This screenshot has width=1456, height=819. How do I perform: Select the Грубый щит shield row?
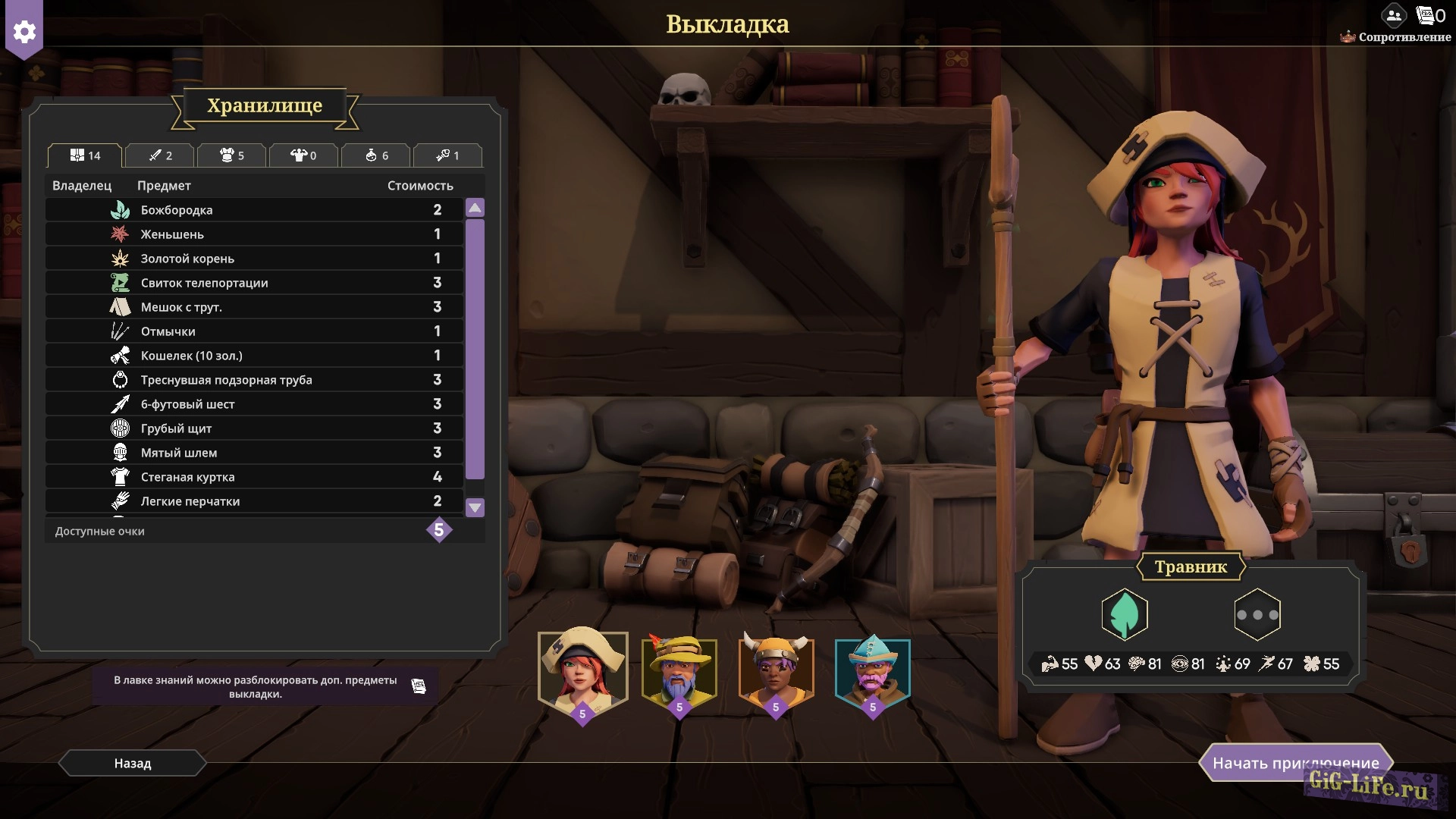coord(254,428)
